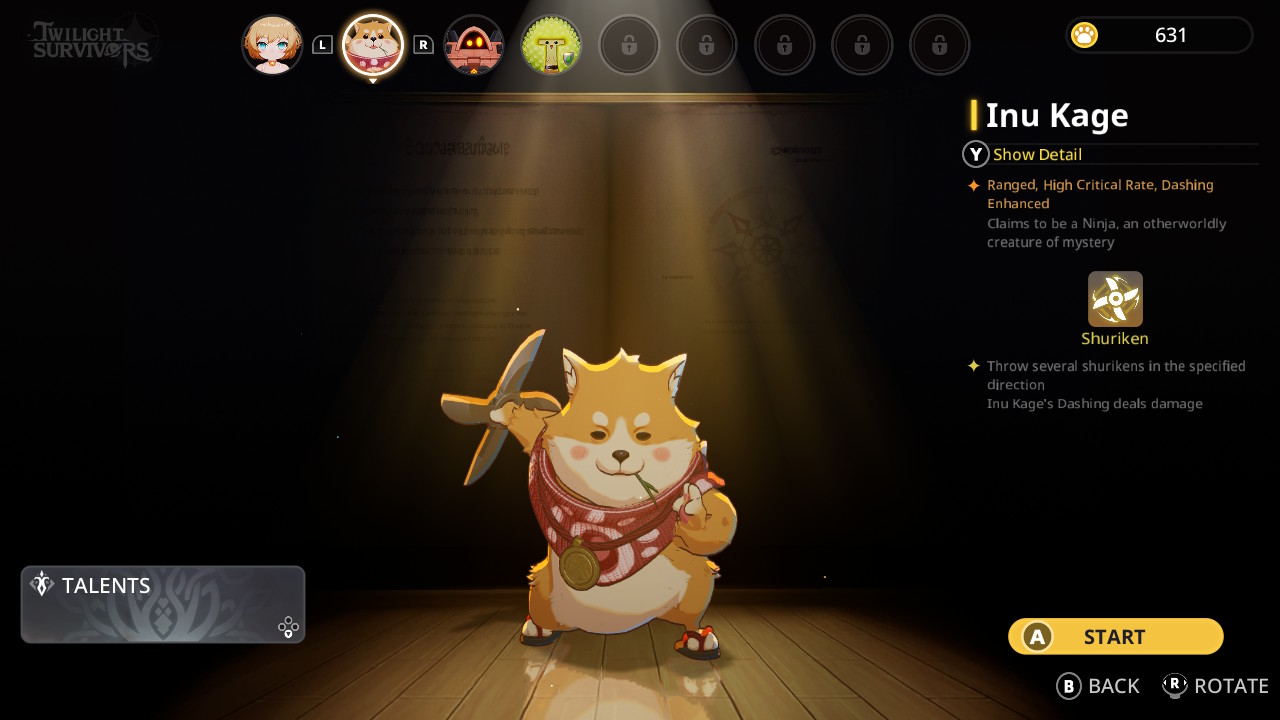Select the red robot character portrait
Image resolution: width=1280 pixels, height=720 pixels.
[x=473, y=44]
